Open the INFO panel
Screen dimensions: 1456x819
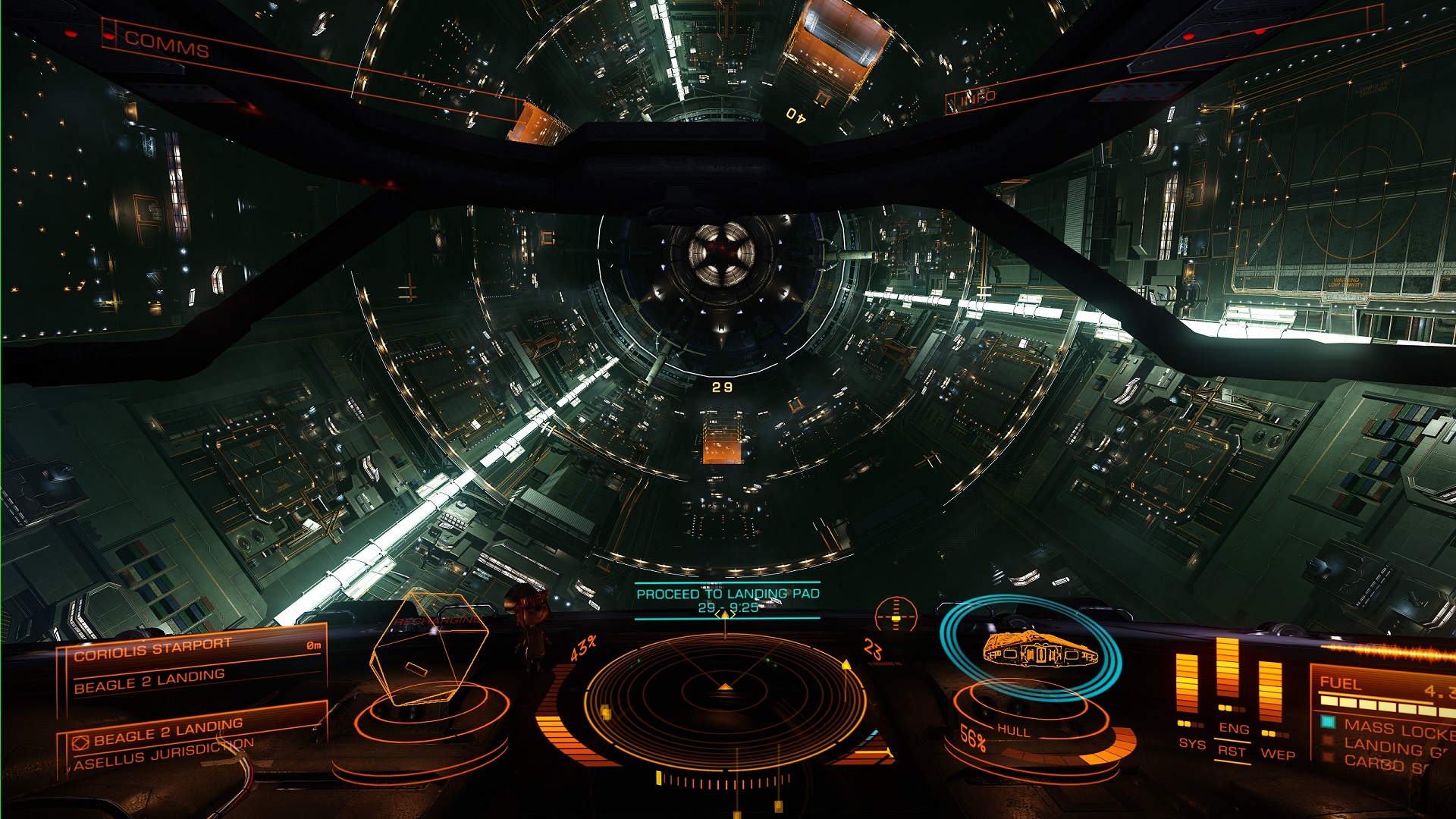click(x=978, y=98)
